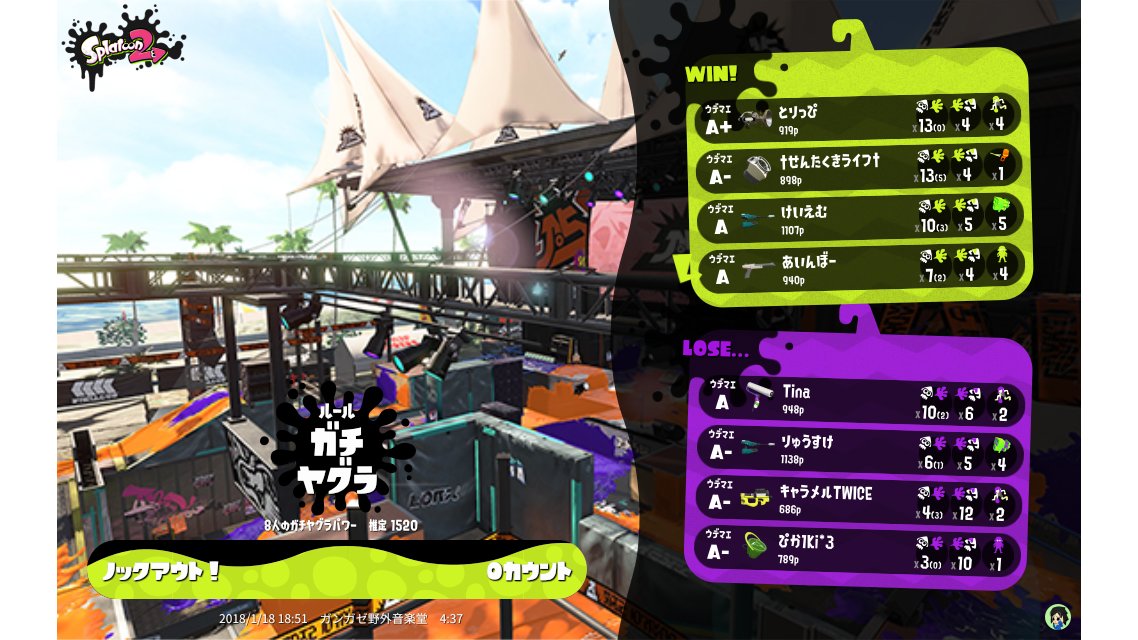Choose the ぴかIKI*3 player row

(858, 551)
